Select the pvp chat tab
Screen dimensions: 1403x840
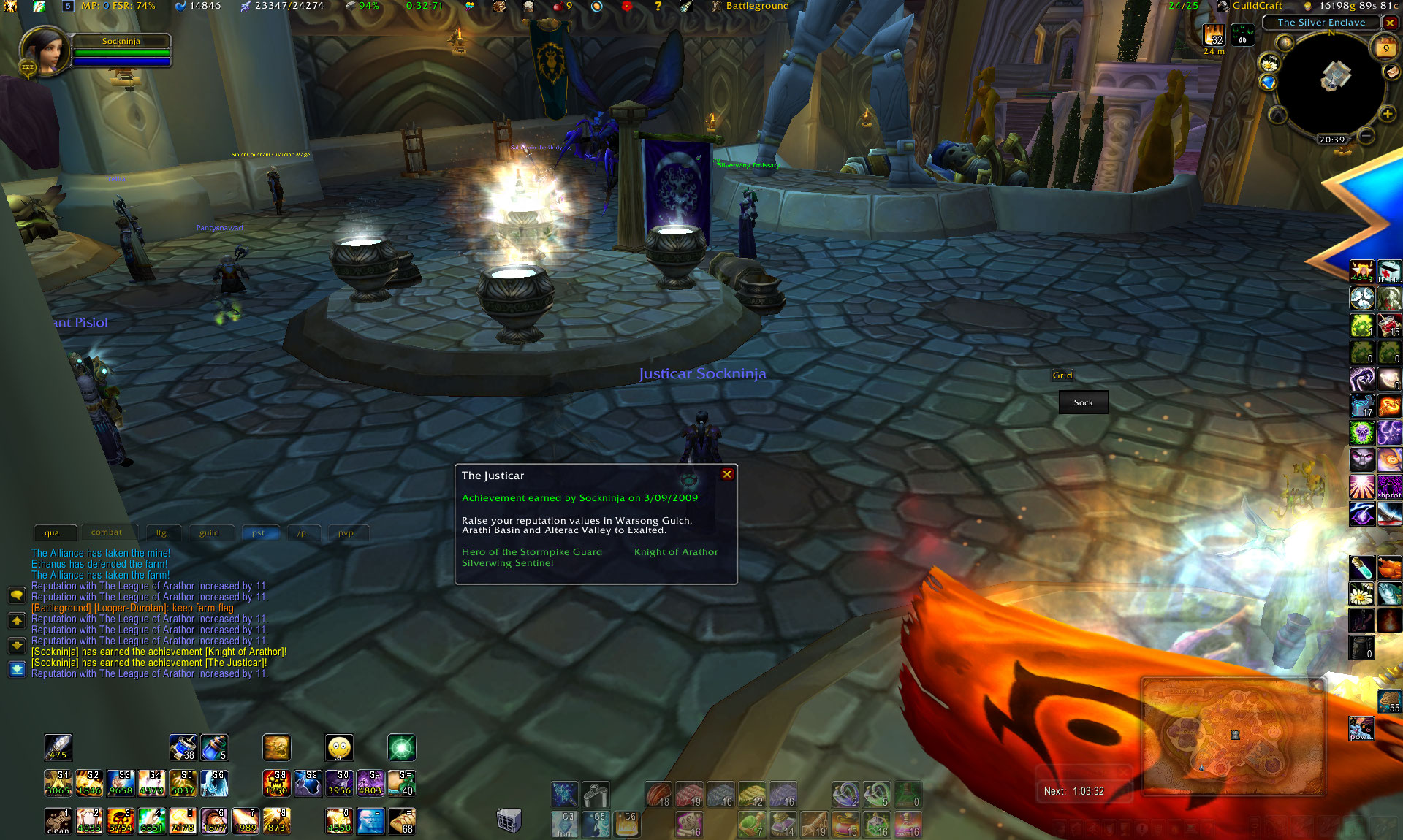pyautogui.click(x=346, y=533)
